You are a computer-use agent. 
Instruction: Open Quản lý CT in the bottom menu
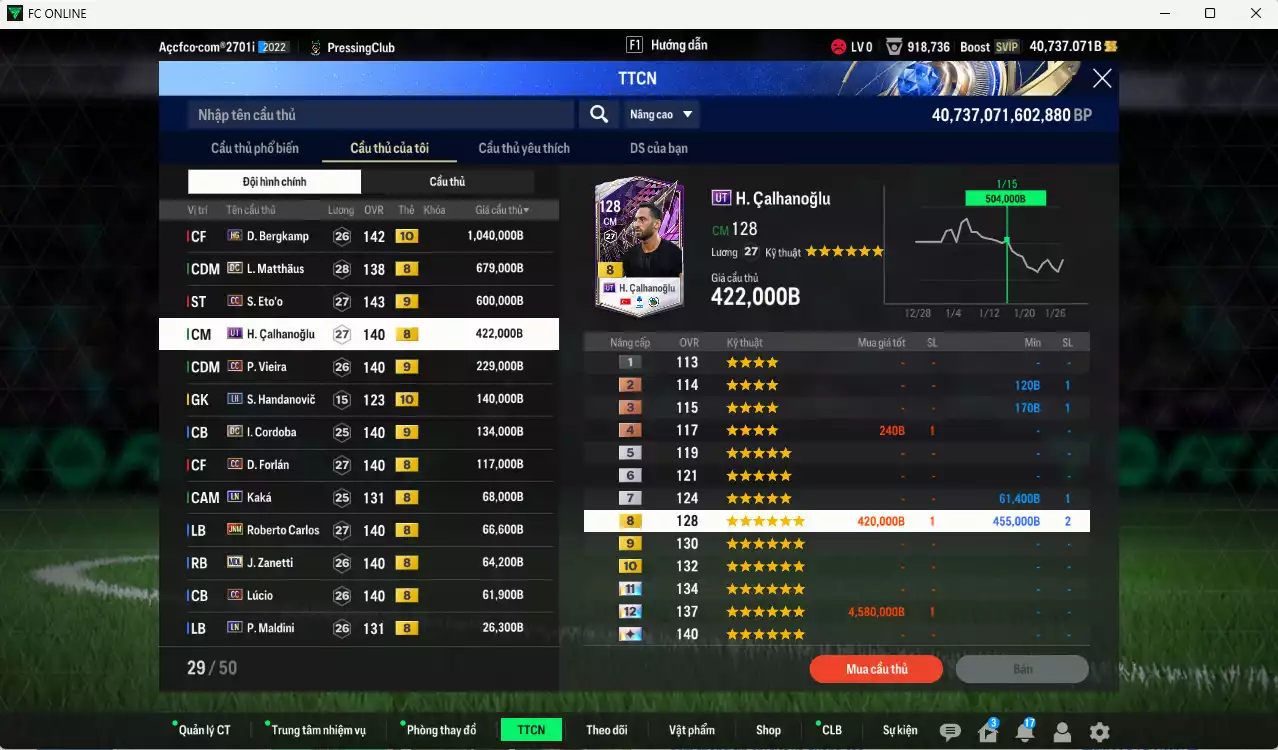pyautogui.click(x=204, y=730)
